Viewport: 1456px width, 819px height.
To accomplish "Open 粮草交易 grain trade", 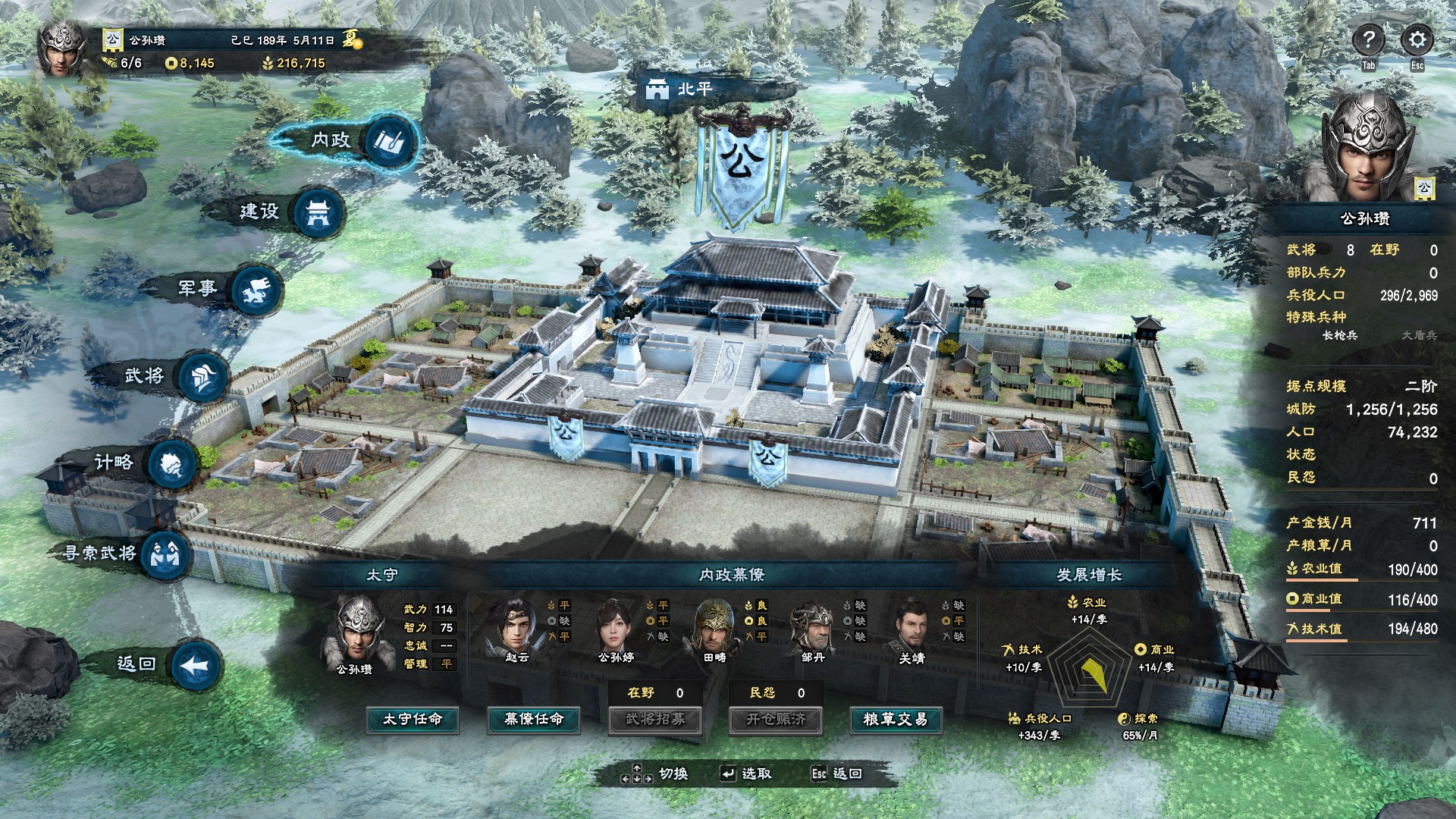I will 896,719.
